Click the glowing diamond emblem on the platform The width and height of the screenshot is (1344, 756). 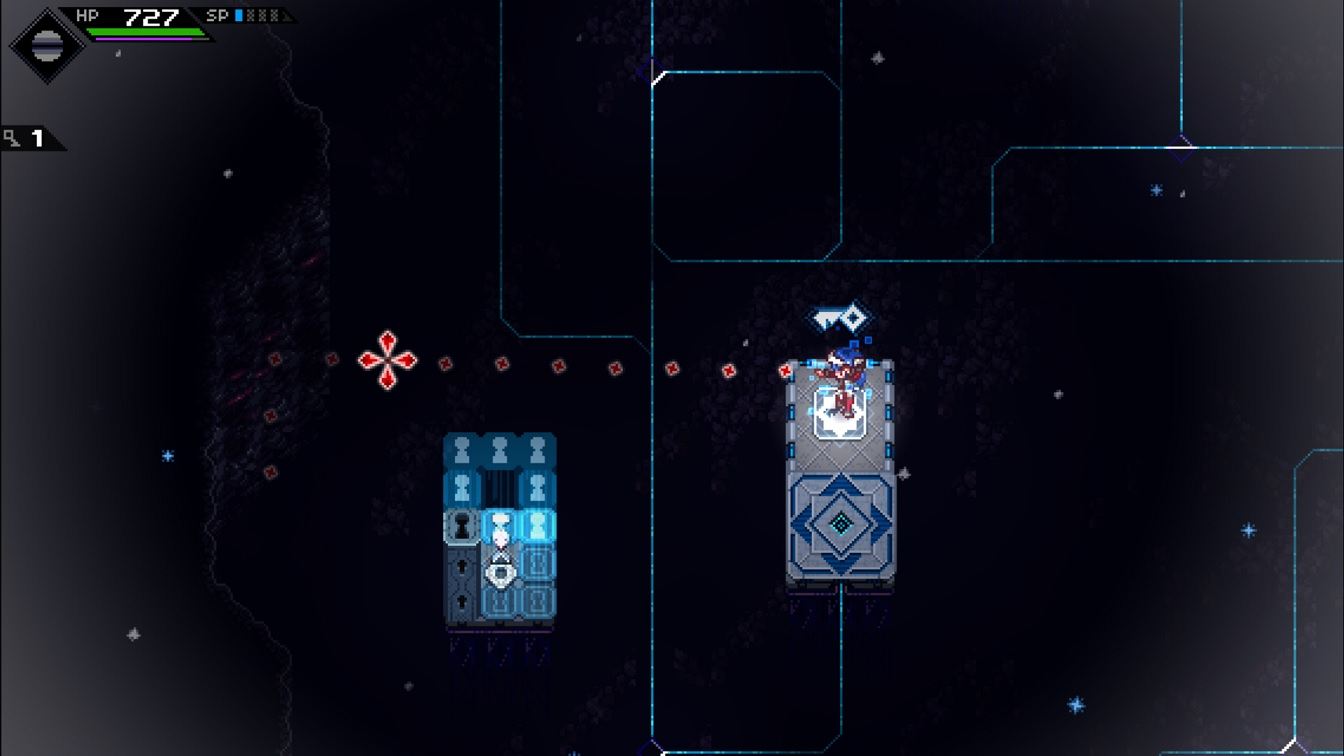(x=840, y=521)
